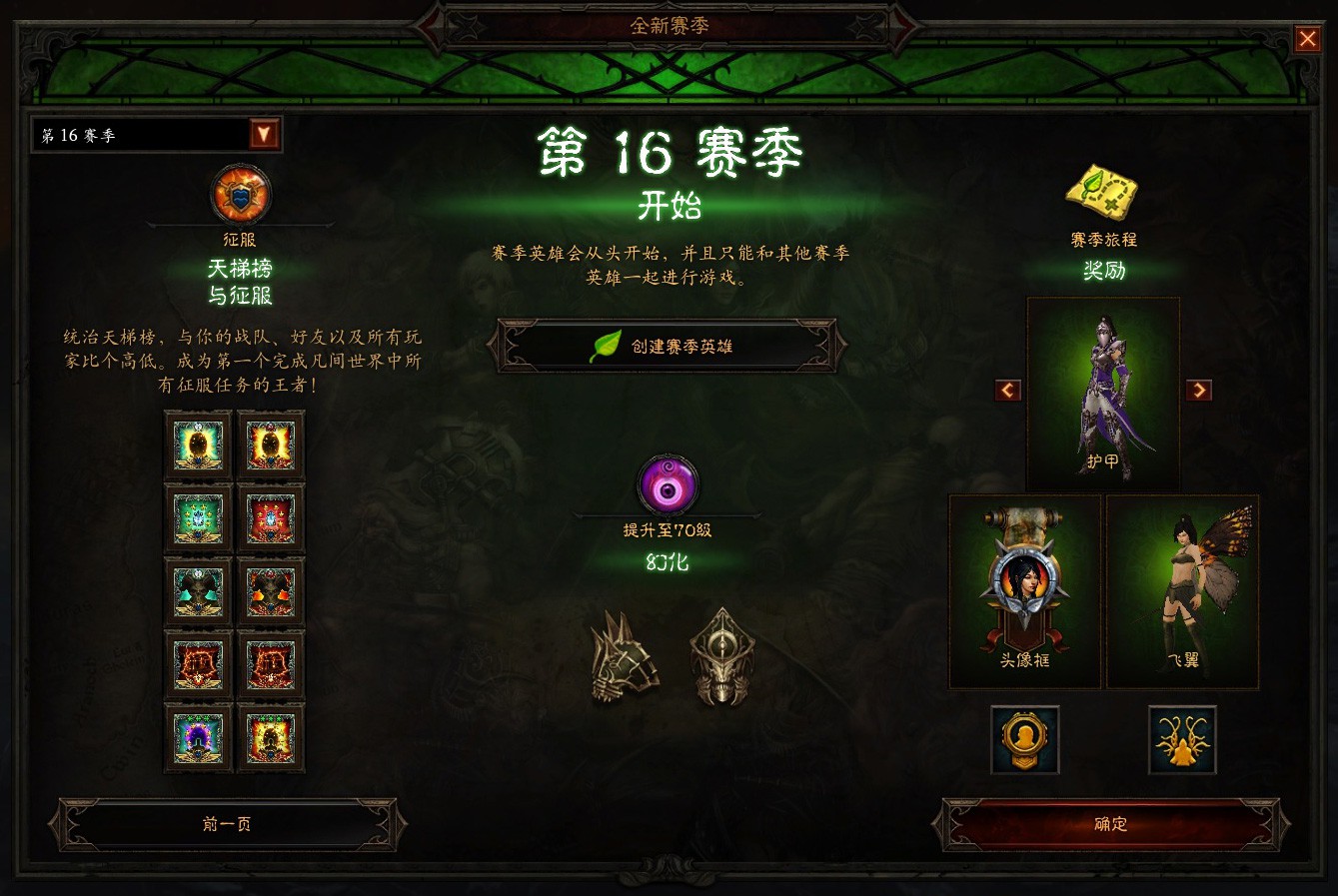The height and width of the screenshot is (896, 1338).
Task: Click the golden pennant icon below 飞翼
Action: pyautogui.click(x=1181, y=741)
